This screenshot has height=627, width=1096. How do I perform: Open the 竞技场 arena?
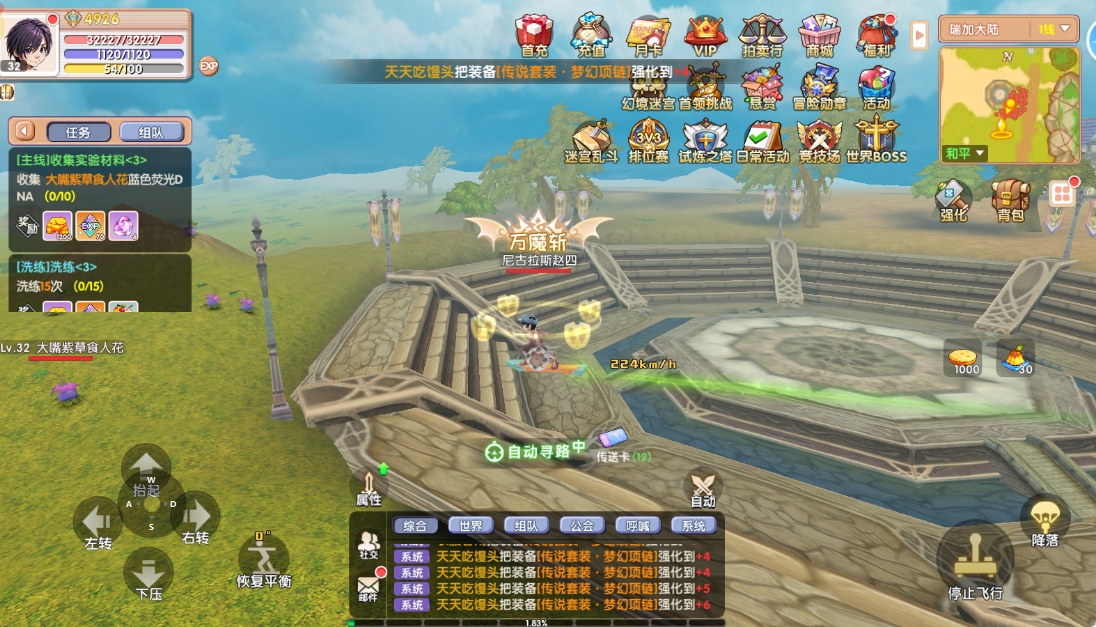click(819, 139)
